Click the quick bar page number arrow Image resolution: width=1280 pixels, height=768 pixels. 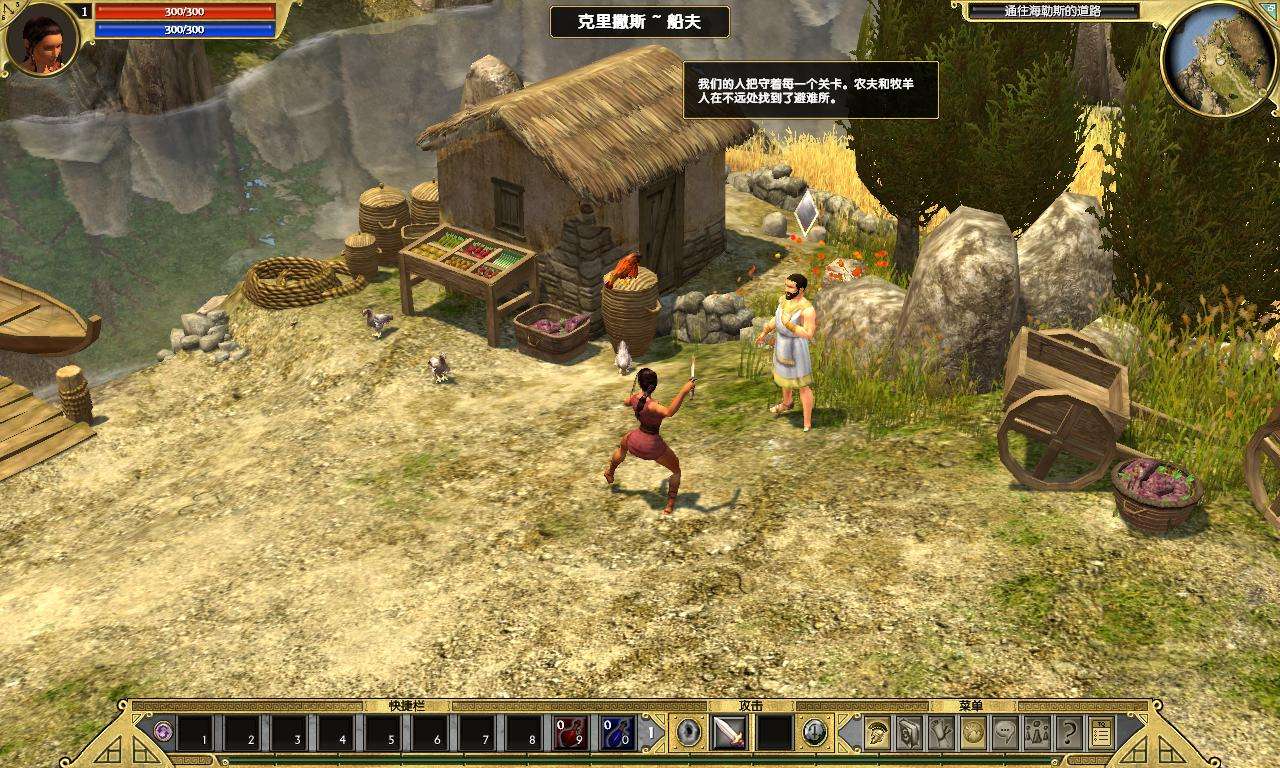[652, 733]
